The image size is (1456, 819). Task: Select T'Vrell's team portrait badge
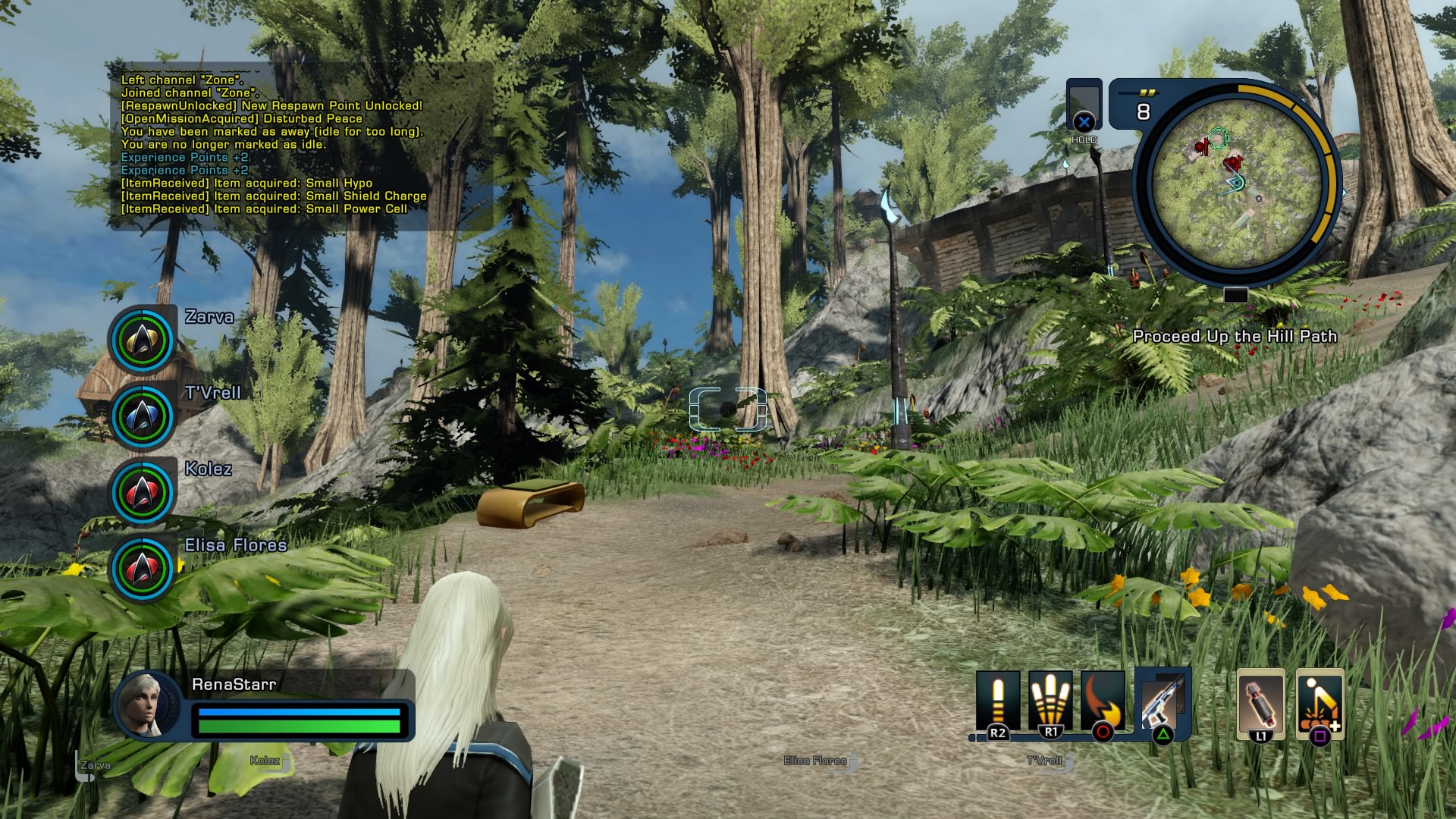[x=143, y=416]
